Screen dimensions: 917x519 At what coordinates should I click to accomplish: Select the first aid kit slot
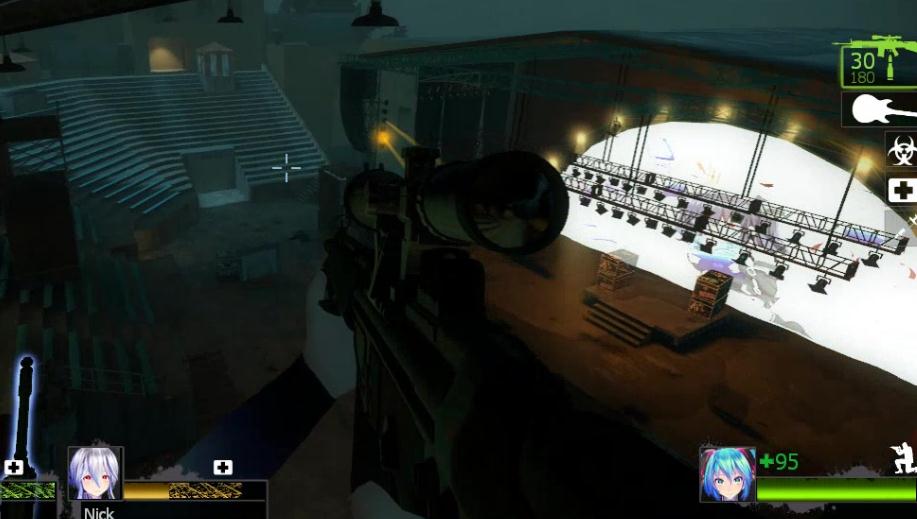point(901,190)
